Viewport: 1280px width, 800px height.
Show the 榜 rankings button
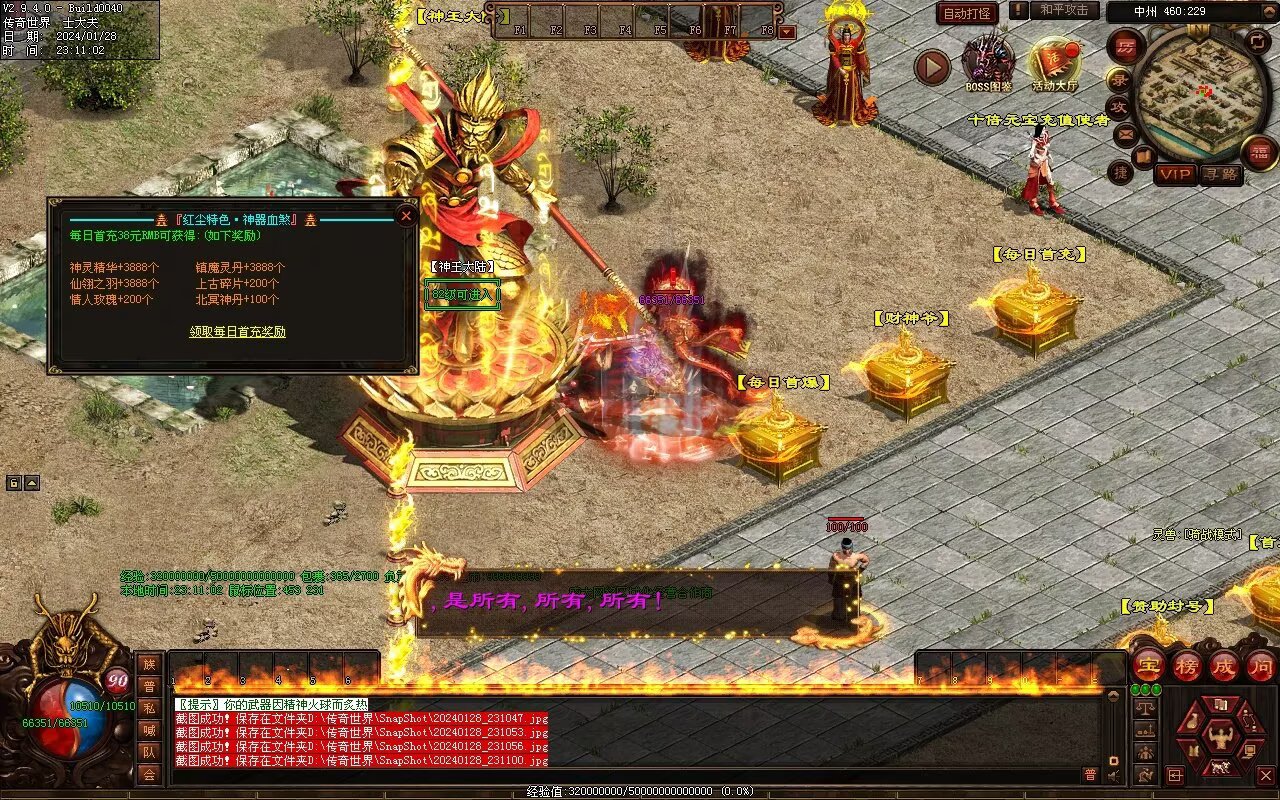pos(1187,665)
